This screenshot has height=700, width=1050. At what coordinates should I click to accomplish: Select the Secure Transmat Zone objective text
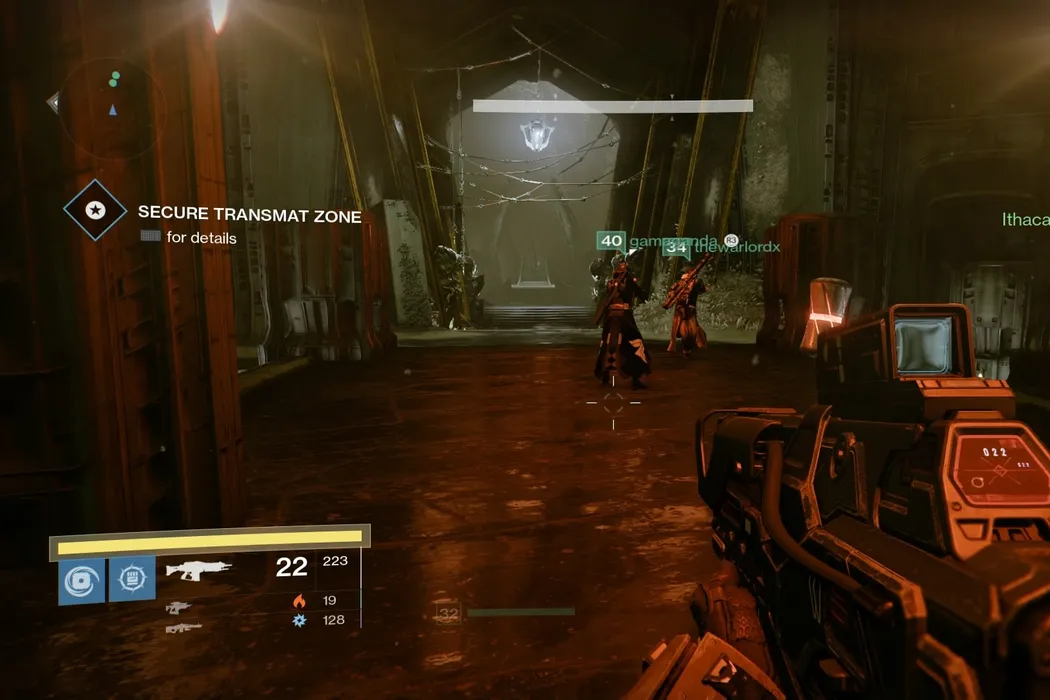coord(249,213)
